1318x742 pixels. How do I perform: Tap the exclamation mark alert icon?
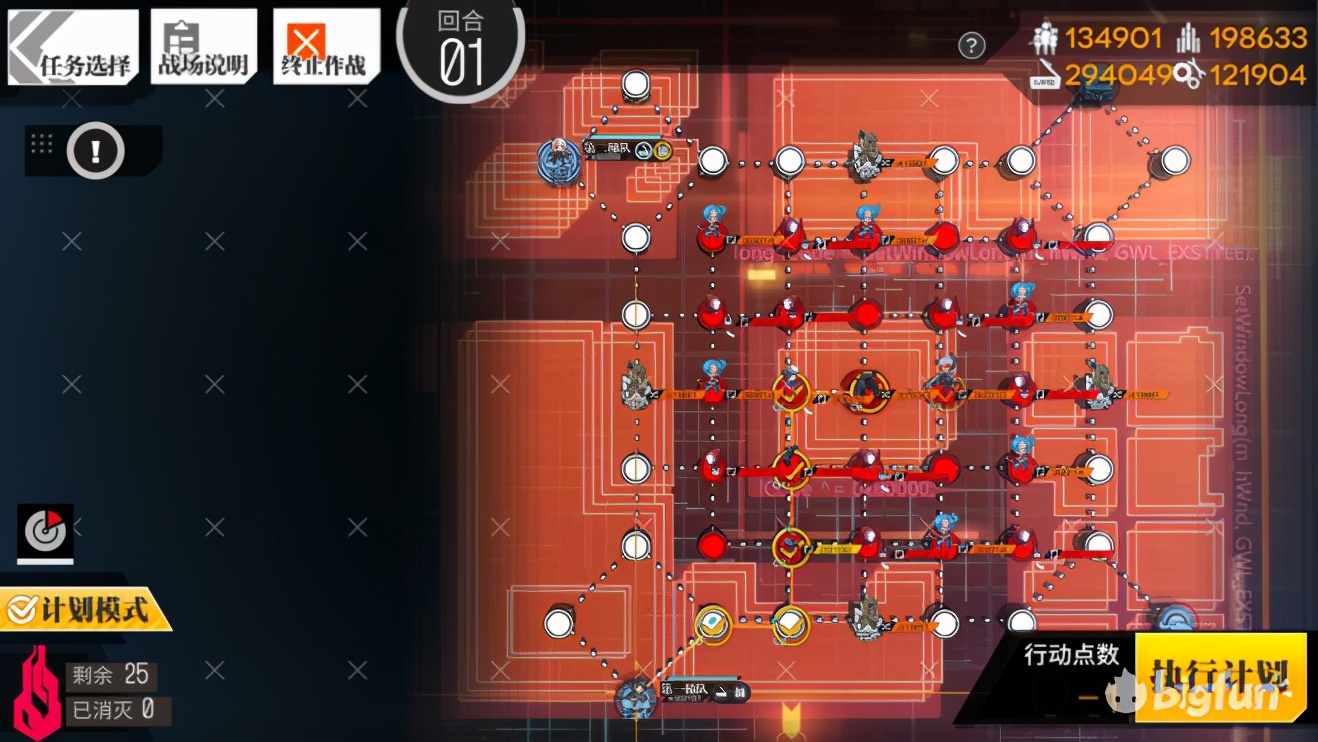(95, 151)
